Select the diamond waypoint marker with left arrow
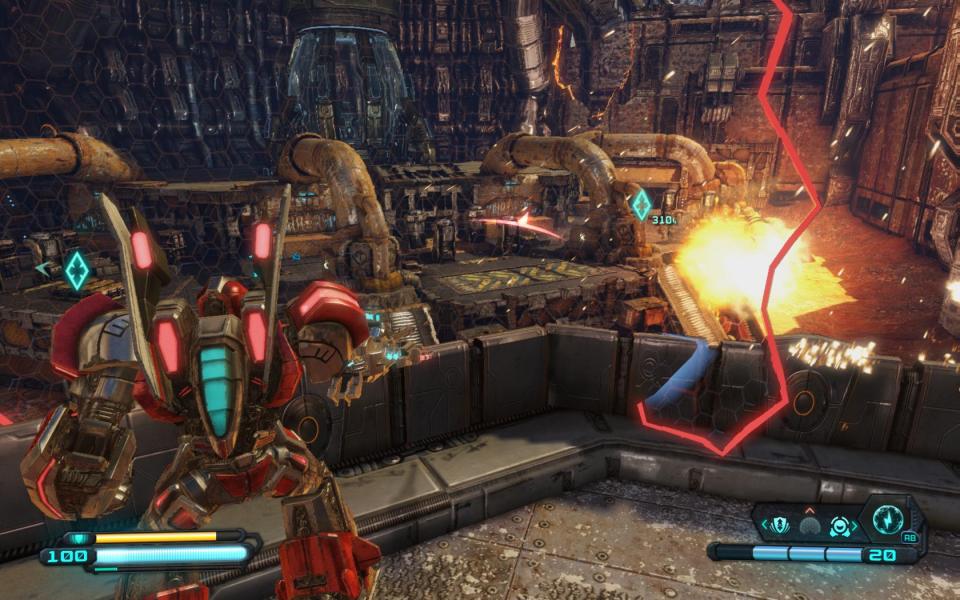 click(x=76, y=270)
